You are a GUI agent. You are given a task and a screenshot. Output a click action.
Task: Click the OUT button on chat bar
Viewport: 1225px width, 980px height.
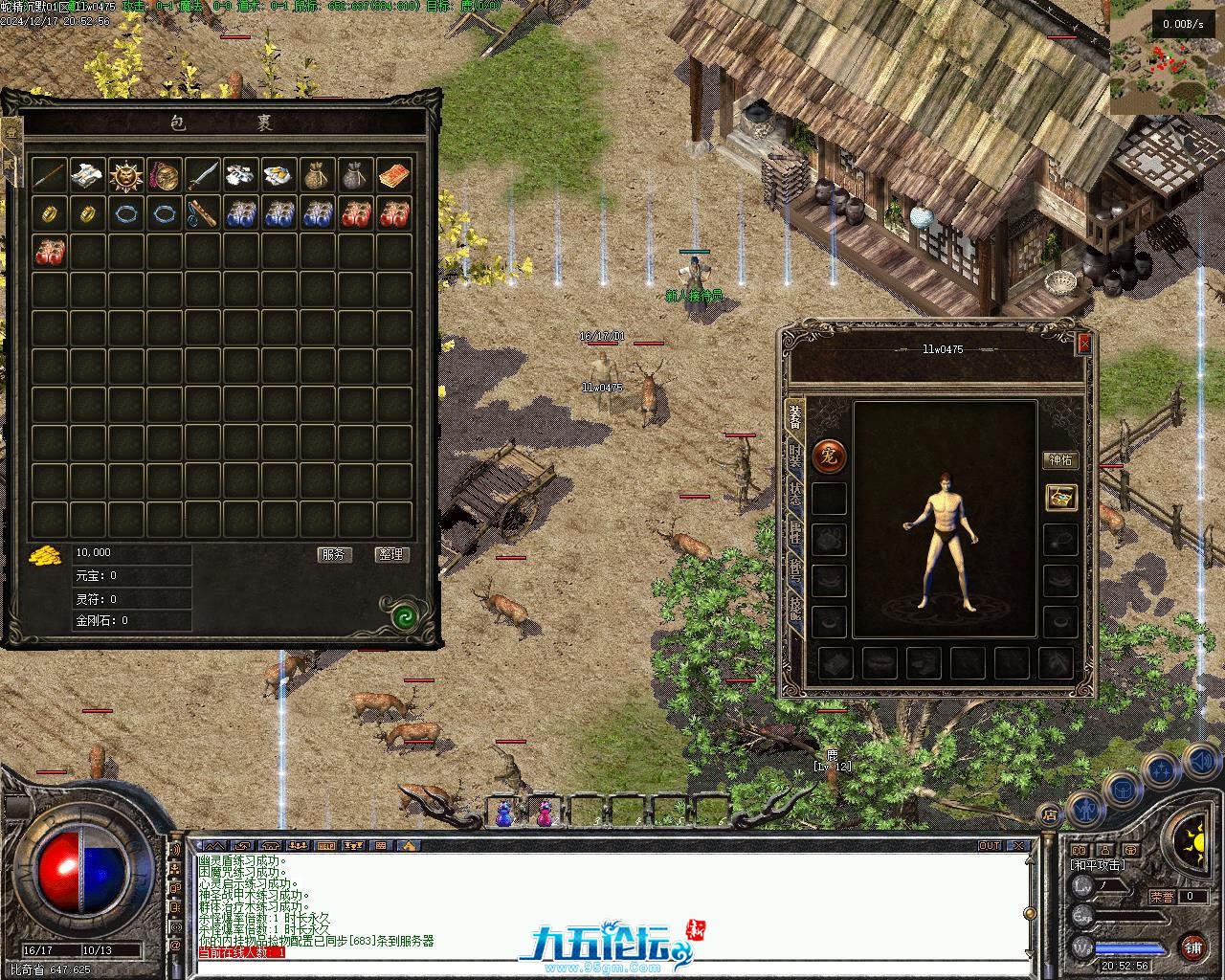click(990, 846)
